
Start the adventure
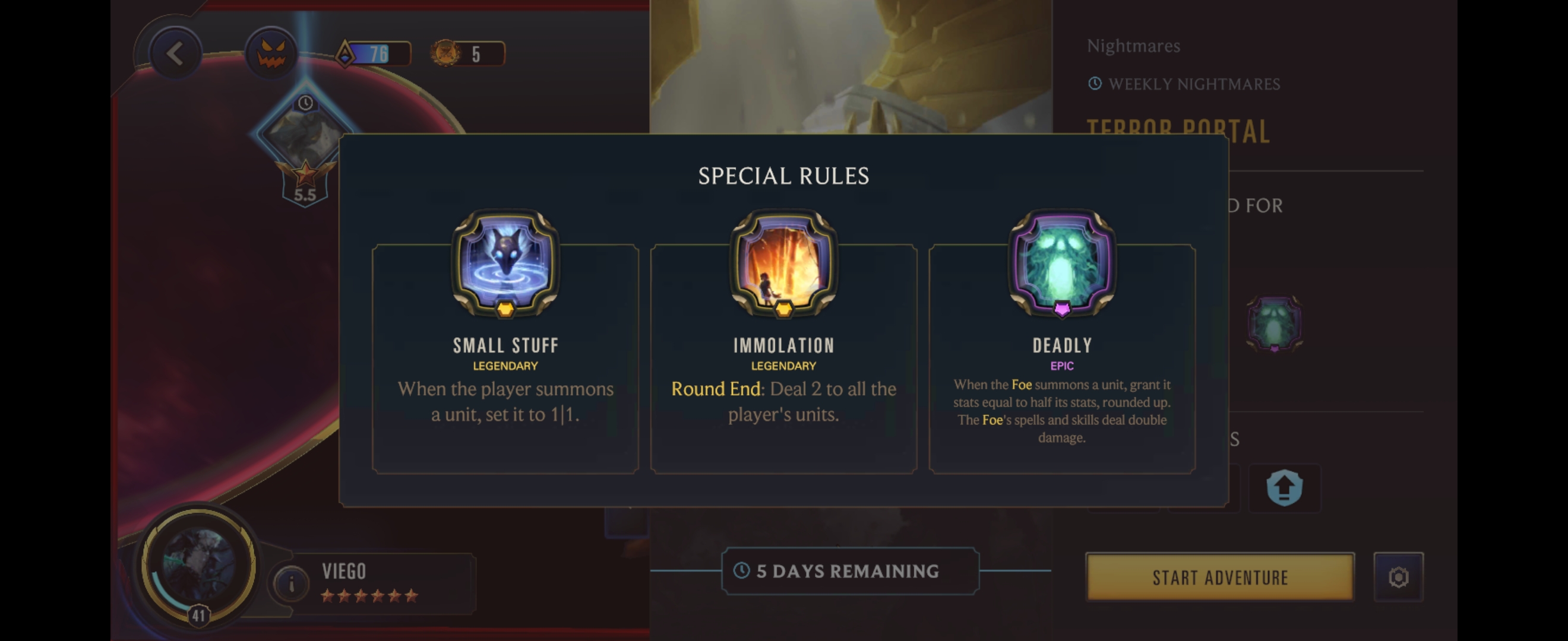(x=1220, y=576)
